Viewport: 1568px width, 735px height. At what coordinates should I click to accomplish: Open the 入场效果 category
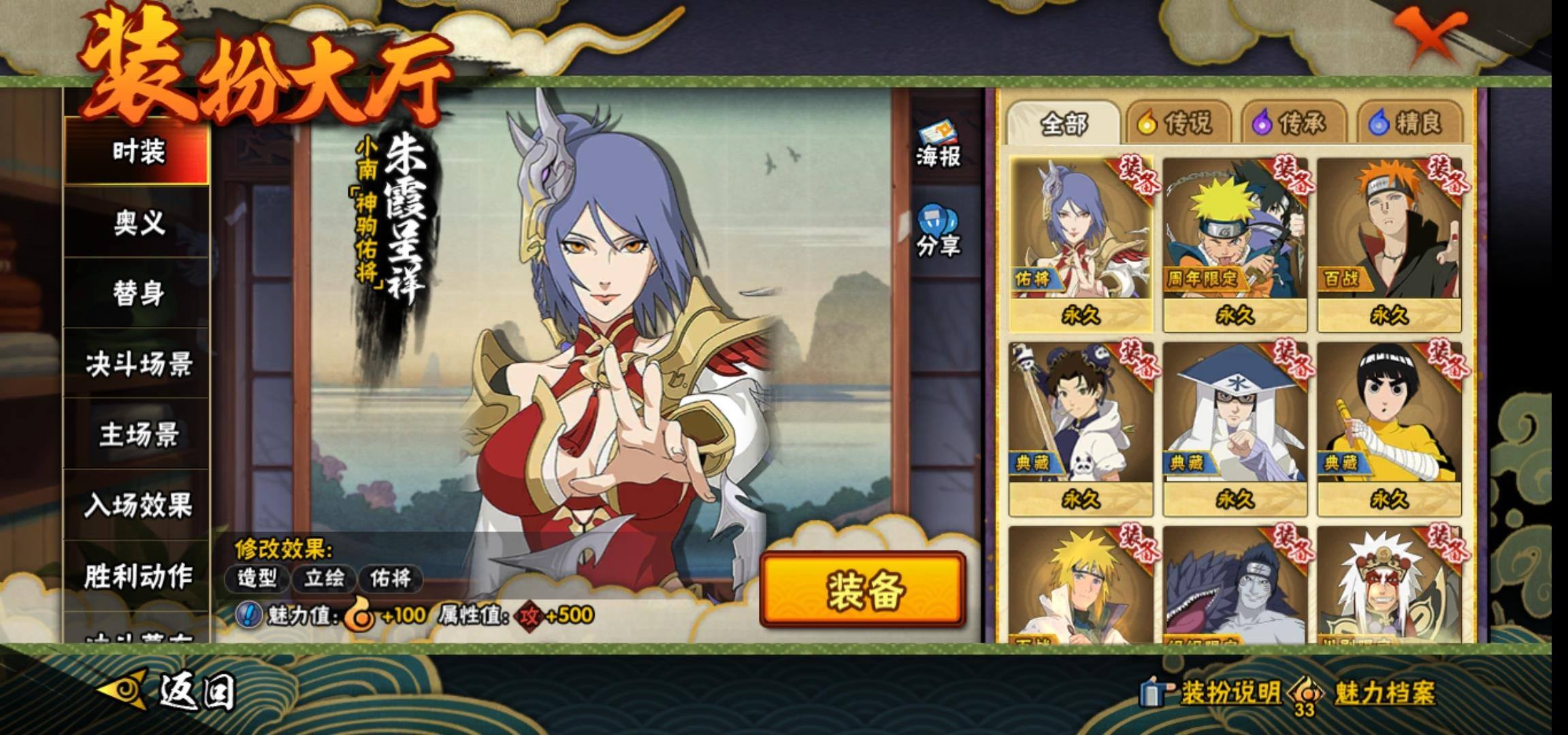(137, 505)
